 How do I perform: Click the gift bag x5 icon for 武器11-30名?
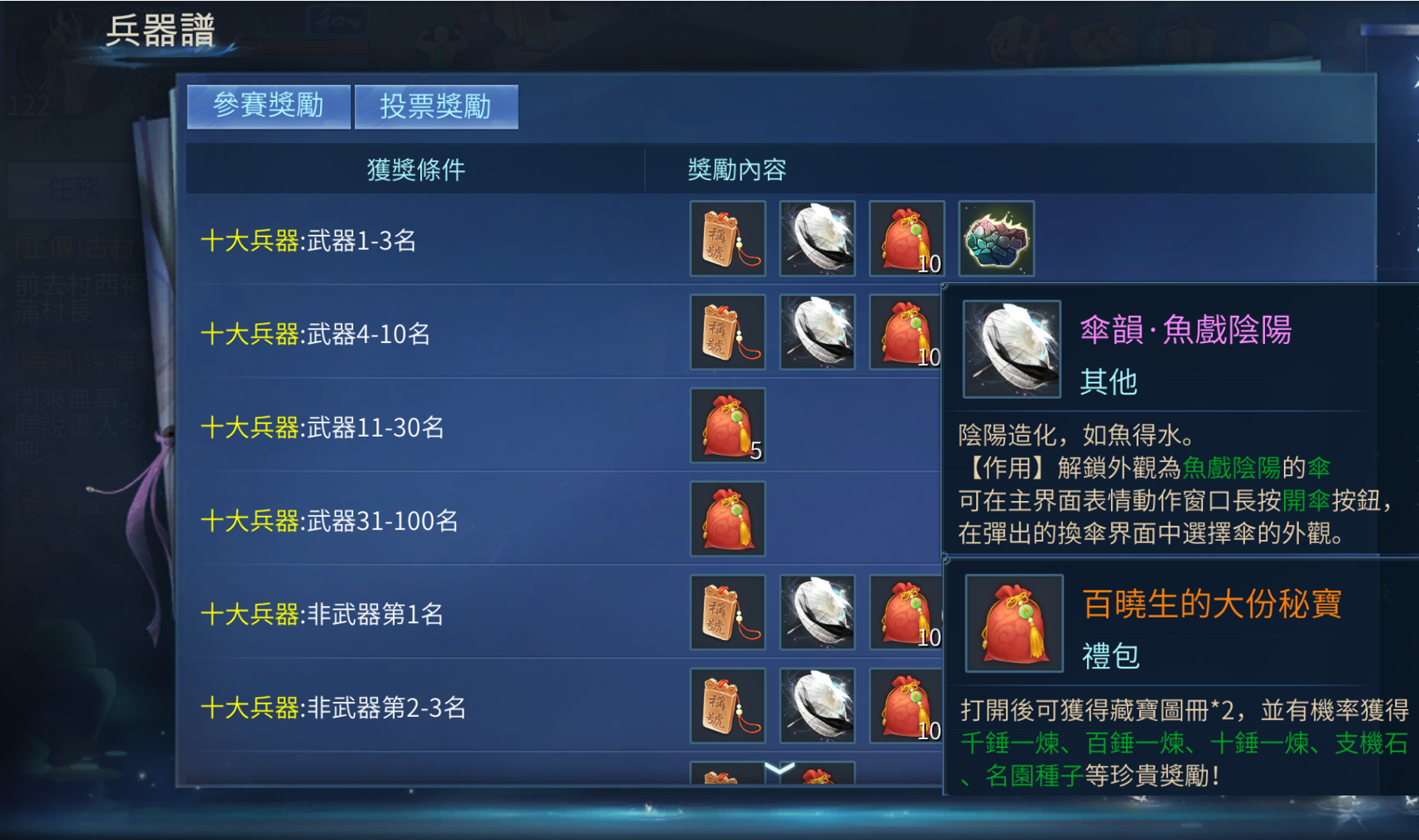pyautogui.click(x=727, y=426)
